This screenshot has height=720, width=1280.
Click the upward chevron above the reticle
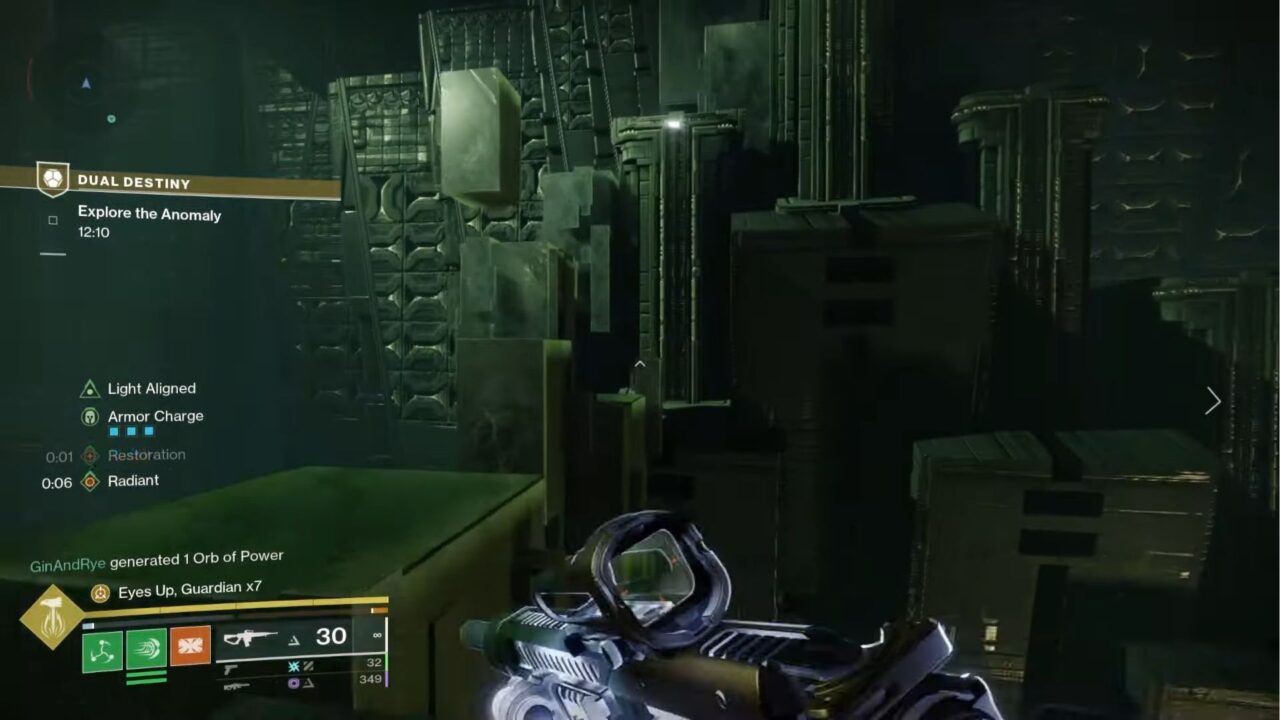coord(639,364)
